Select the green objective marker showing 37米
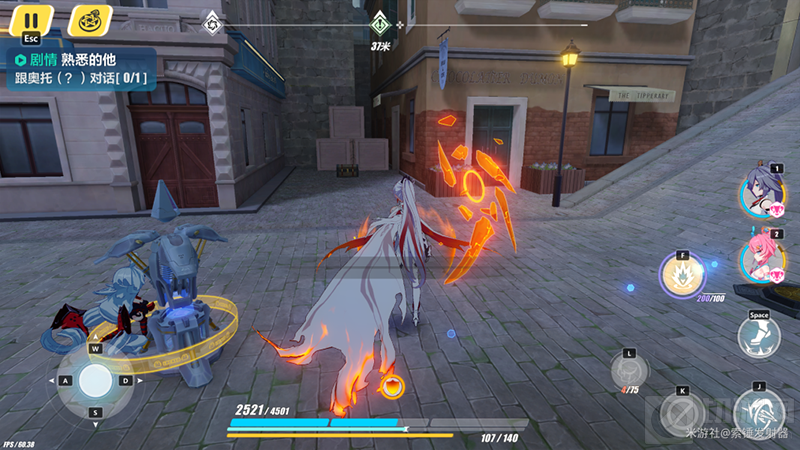Screen dimensions: 800x450 pyautogui.click(x=379, y=24)
